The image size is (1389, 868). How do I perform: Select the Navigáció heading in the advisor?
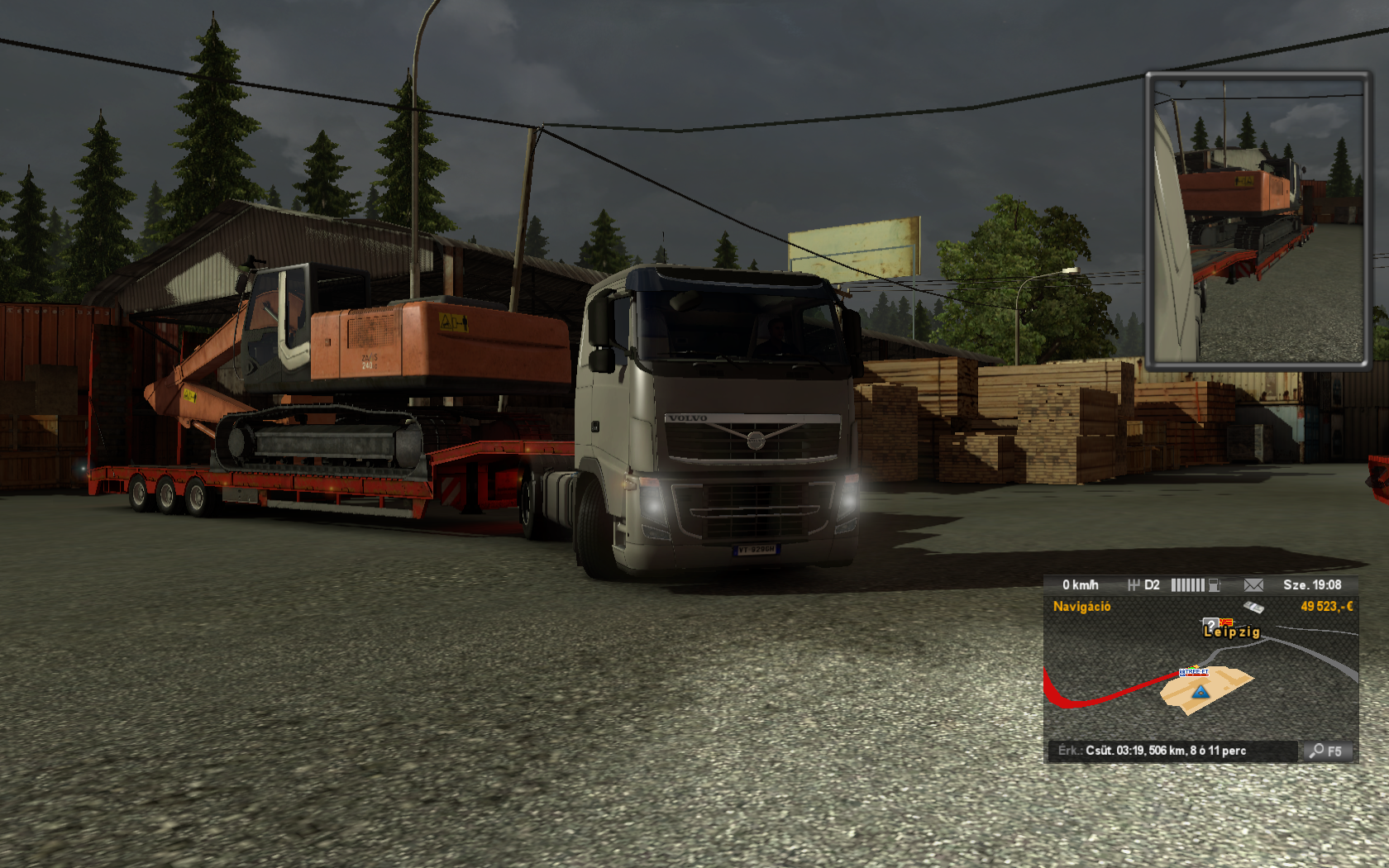click(1081, 607)
